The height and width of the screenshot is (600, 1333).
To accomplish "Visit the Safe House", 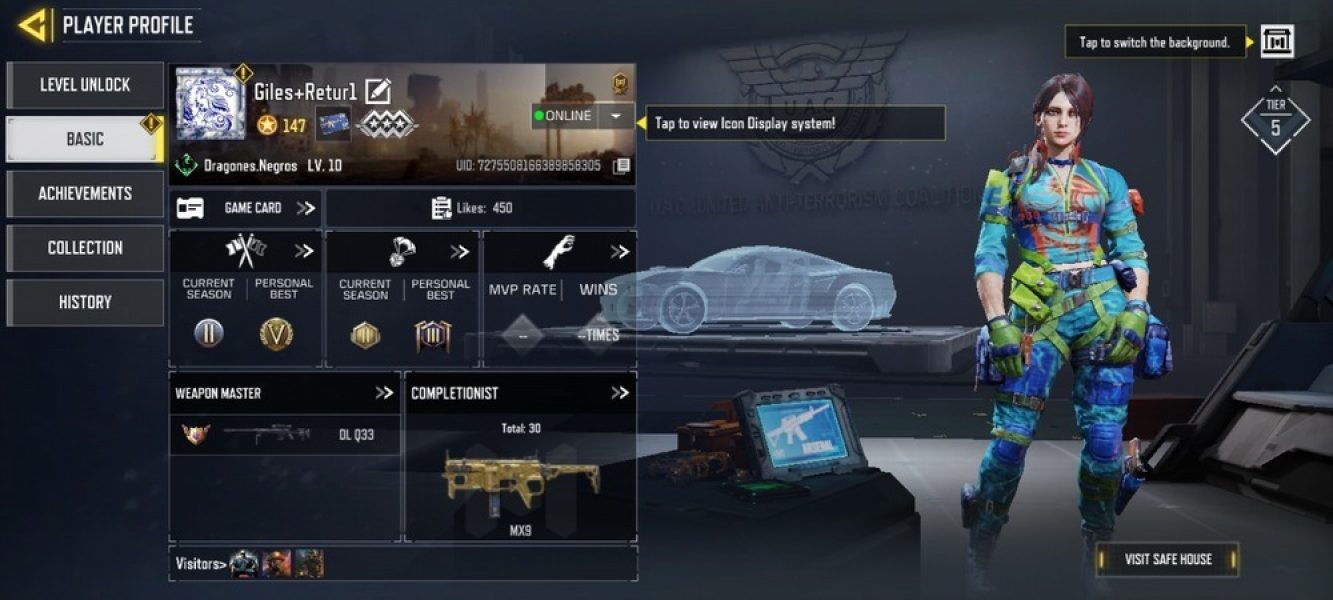I will tap(1167, 559).
